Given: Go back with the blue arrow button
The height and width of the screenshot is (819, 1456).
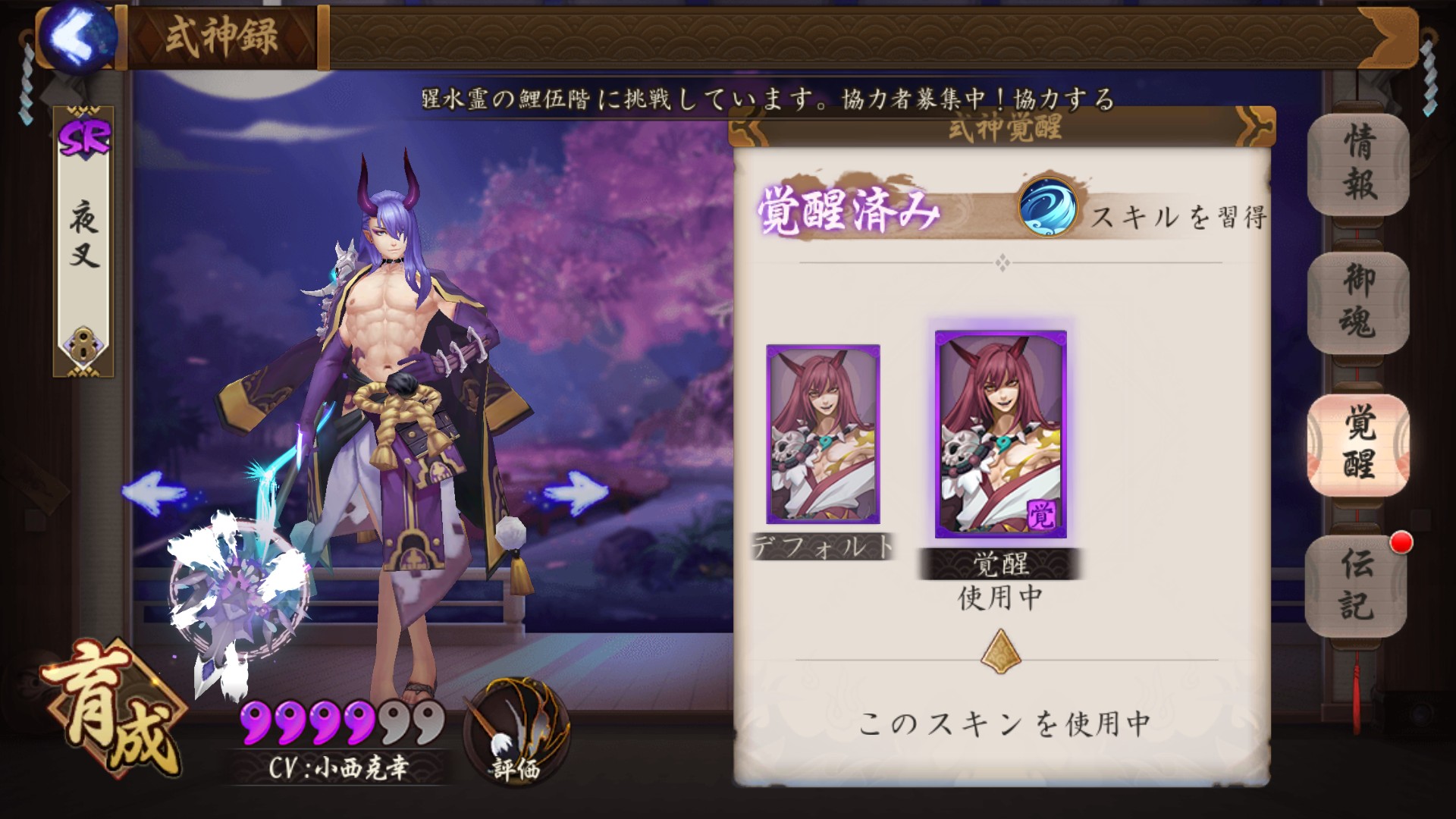Looking at the screenshot, I should [78, 36].
